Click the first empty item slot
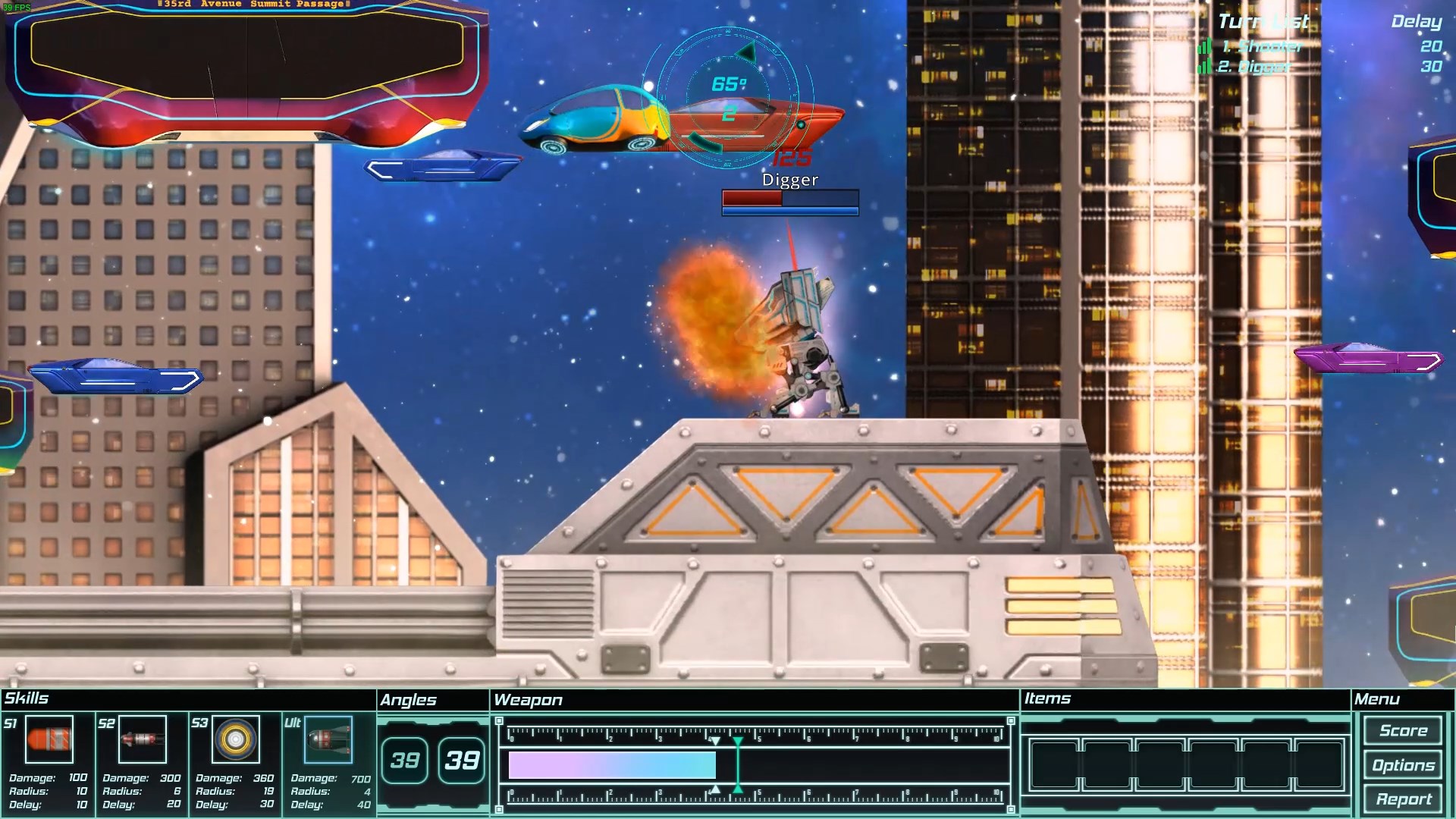The height and width of the screenshot is (819, 1456). point(1056,764)
